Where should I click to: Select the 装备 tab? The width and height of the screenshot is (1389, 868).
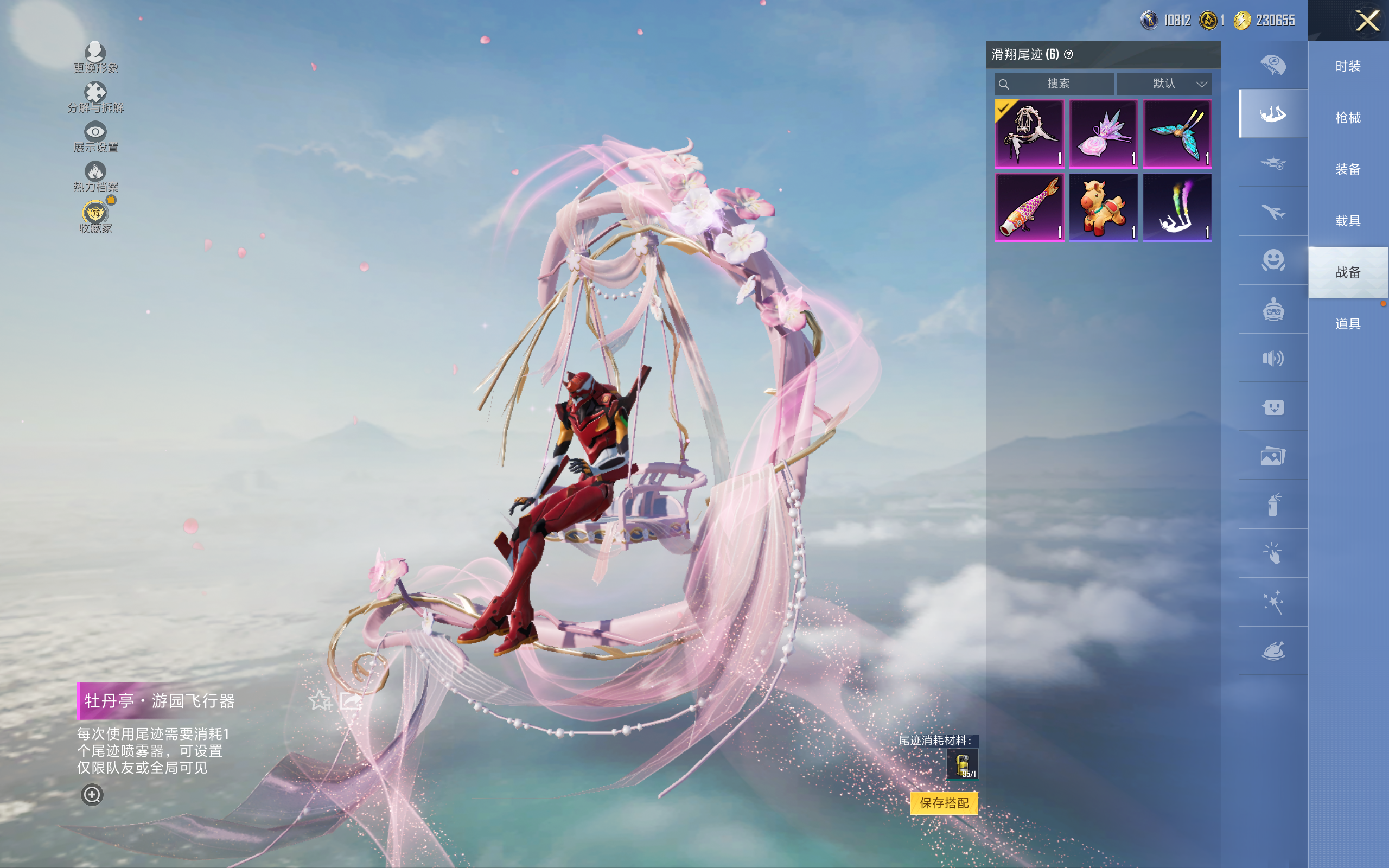coord(1348,169)
